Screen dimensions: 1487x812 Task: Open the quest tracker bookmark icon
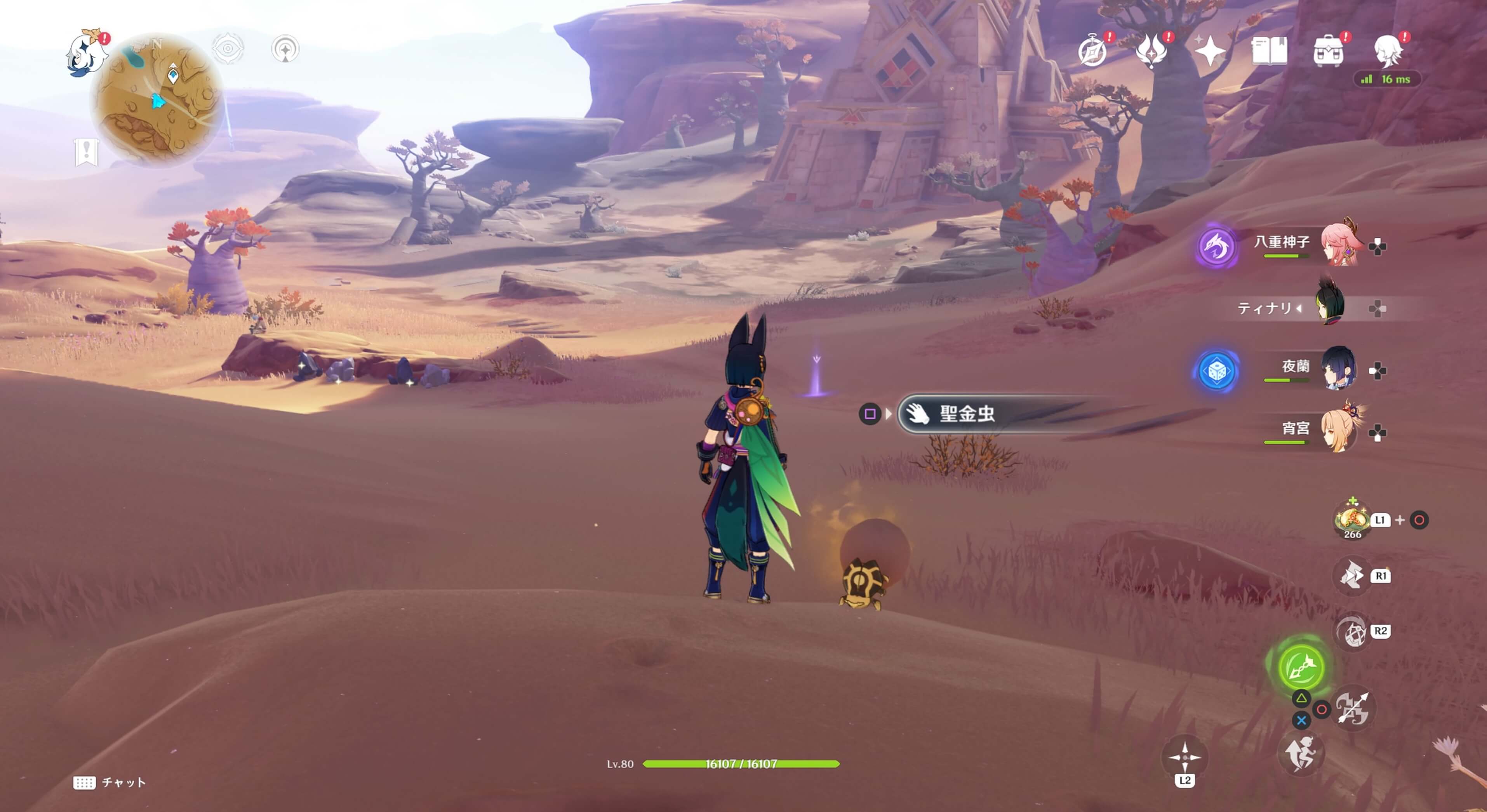pyautogui.click(x=87, y=152)
